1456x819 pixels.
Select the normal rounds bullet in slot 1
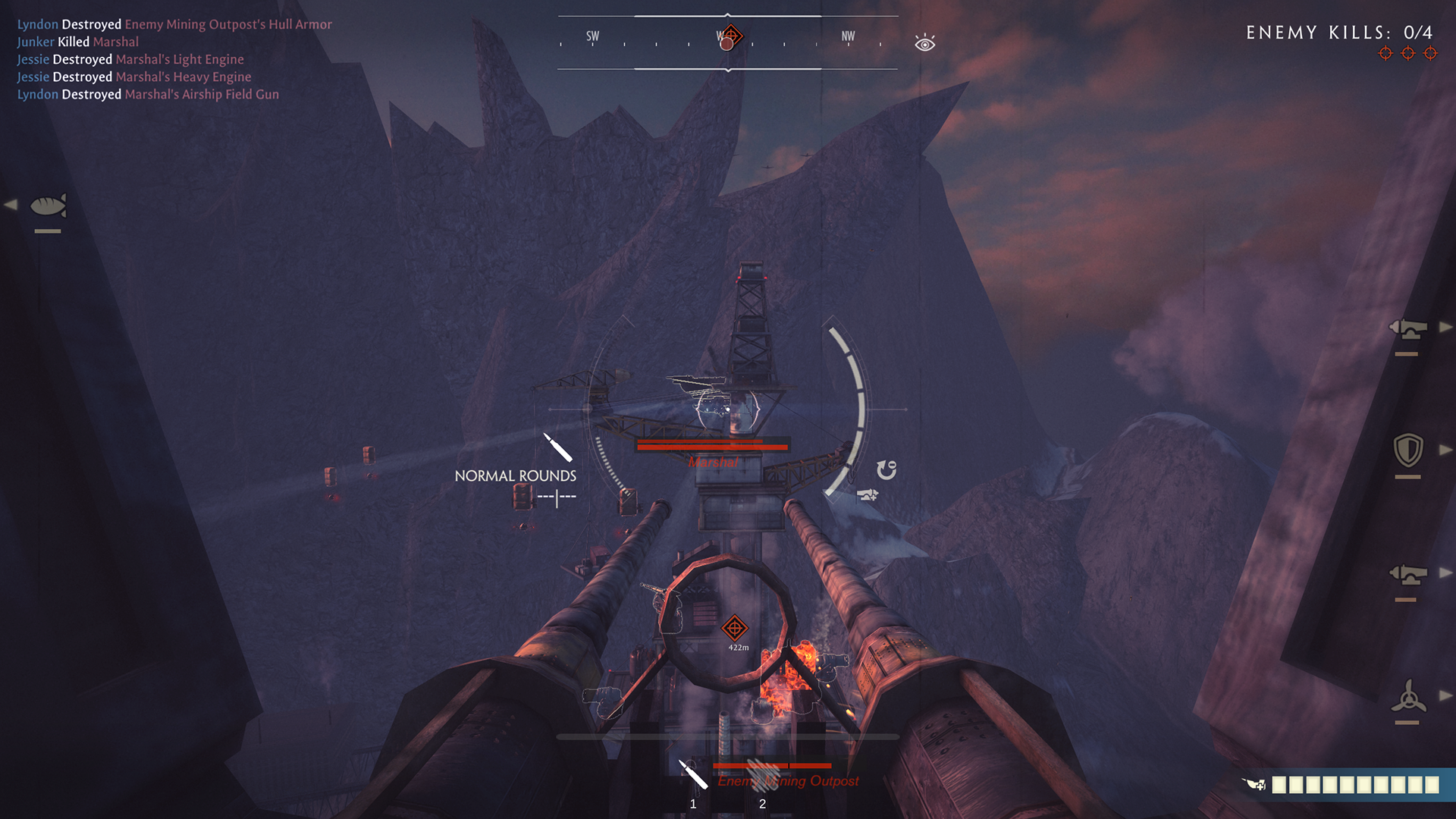[693, 774]
